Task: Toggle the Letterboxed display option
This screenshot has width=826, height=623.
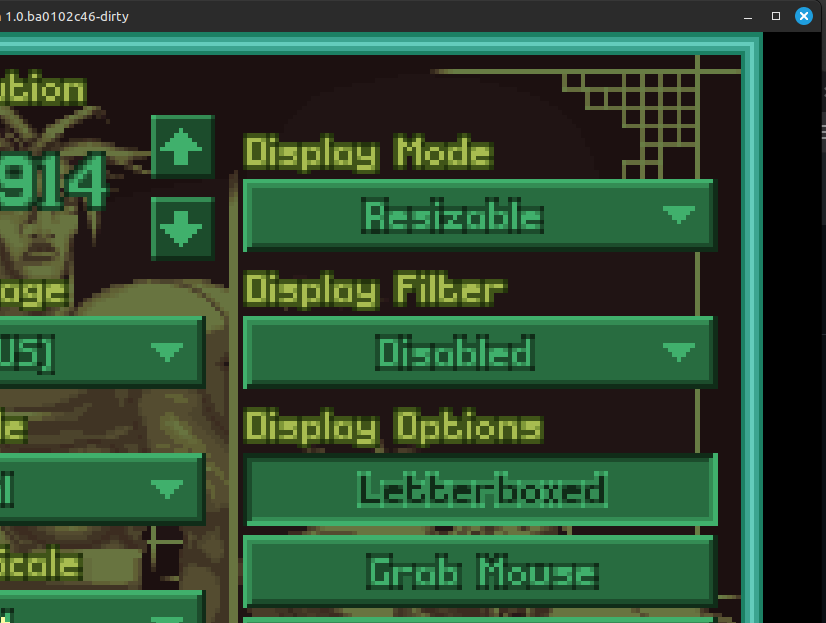Action: coord(481,490)
